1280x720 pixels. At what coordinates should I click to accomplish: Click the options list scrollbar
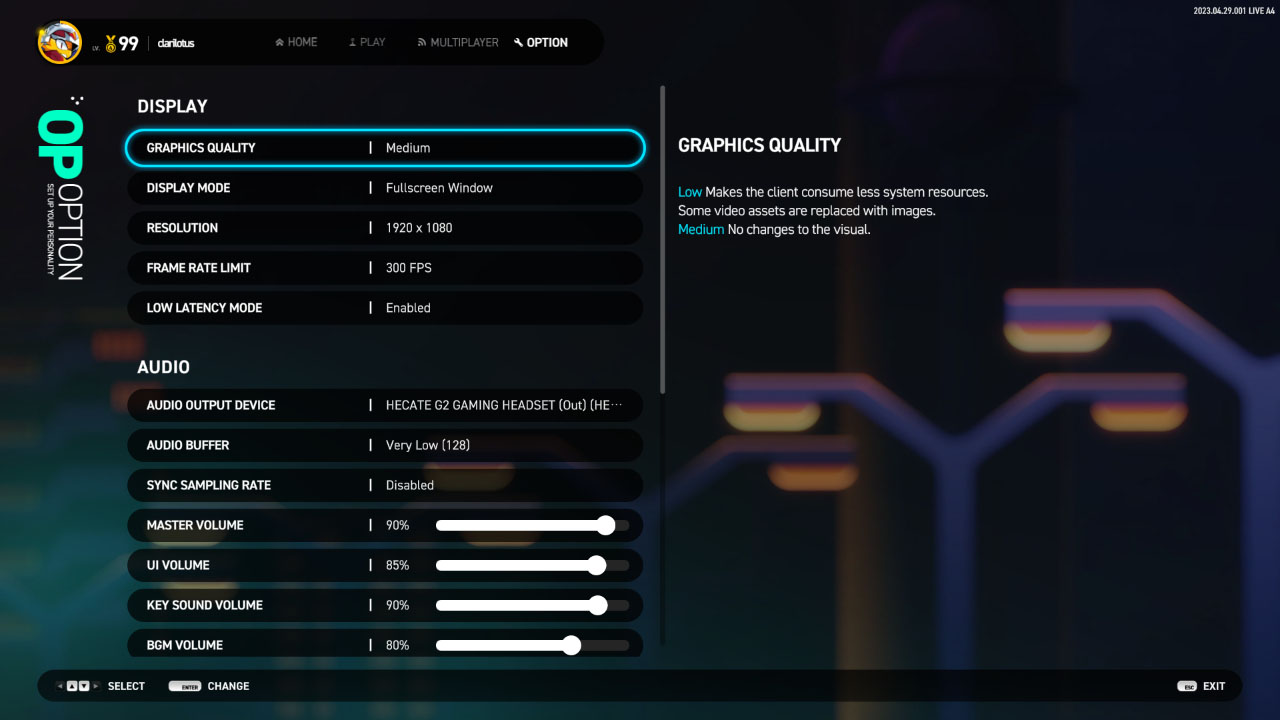pyautogui.click(x=662, y=240)
